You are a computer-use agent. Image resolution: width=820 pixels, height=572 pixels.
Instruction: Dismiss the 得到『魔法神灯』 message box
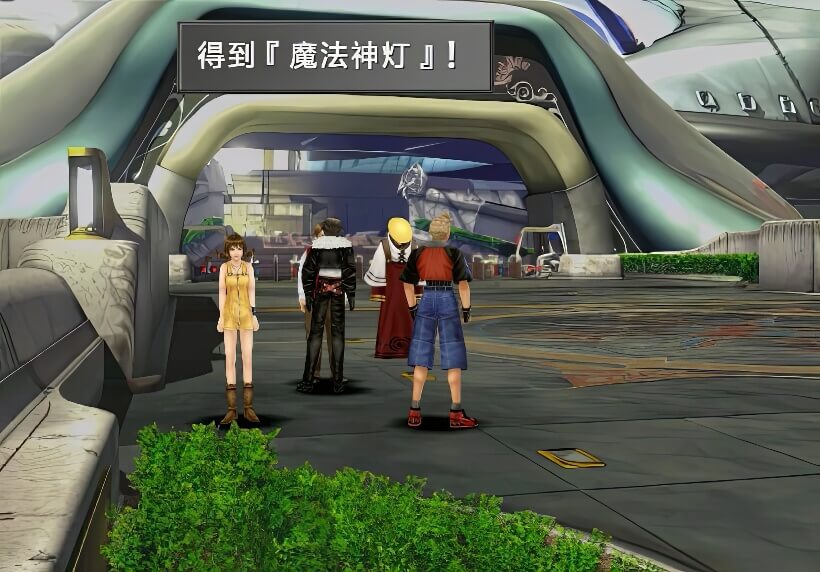[334, 56]
